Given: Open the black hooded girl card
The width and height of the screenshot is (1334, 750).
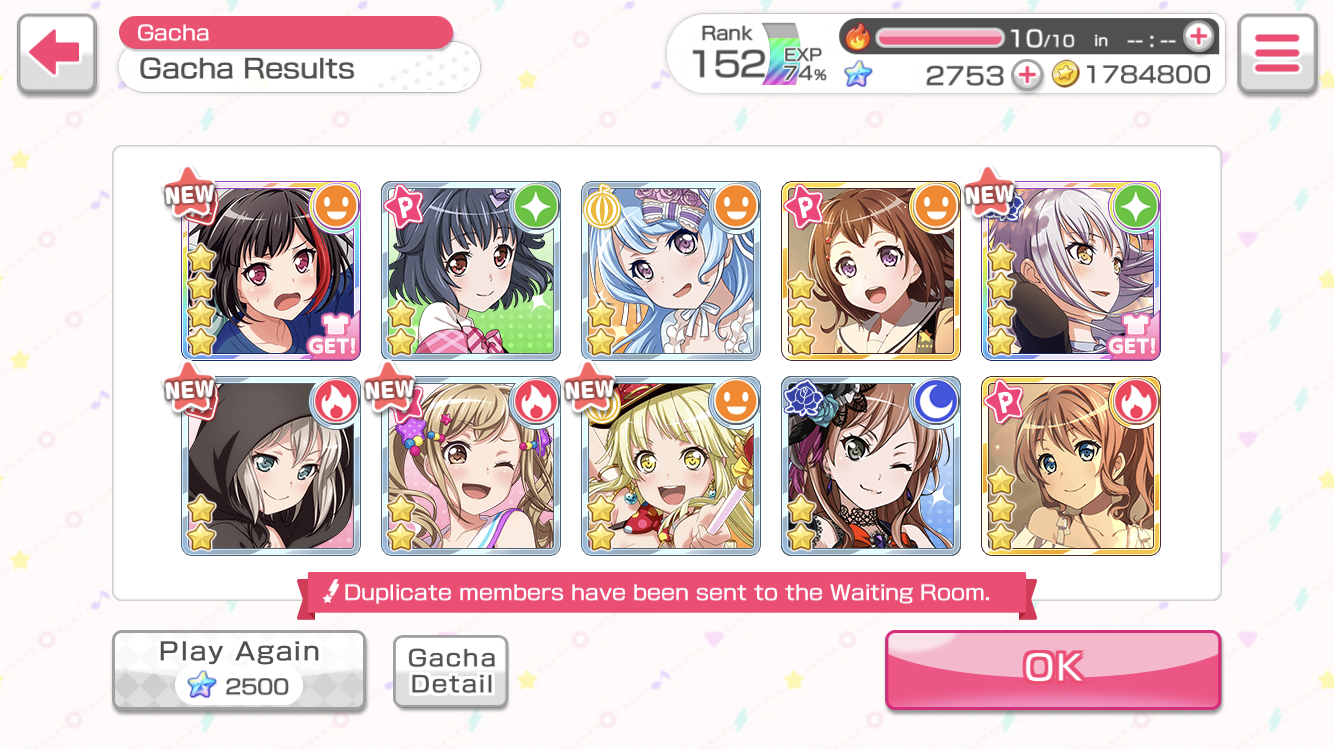Looking at the screenshot, I should point(271,466).
